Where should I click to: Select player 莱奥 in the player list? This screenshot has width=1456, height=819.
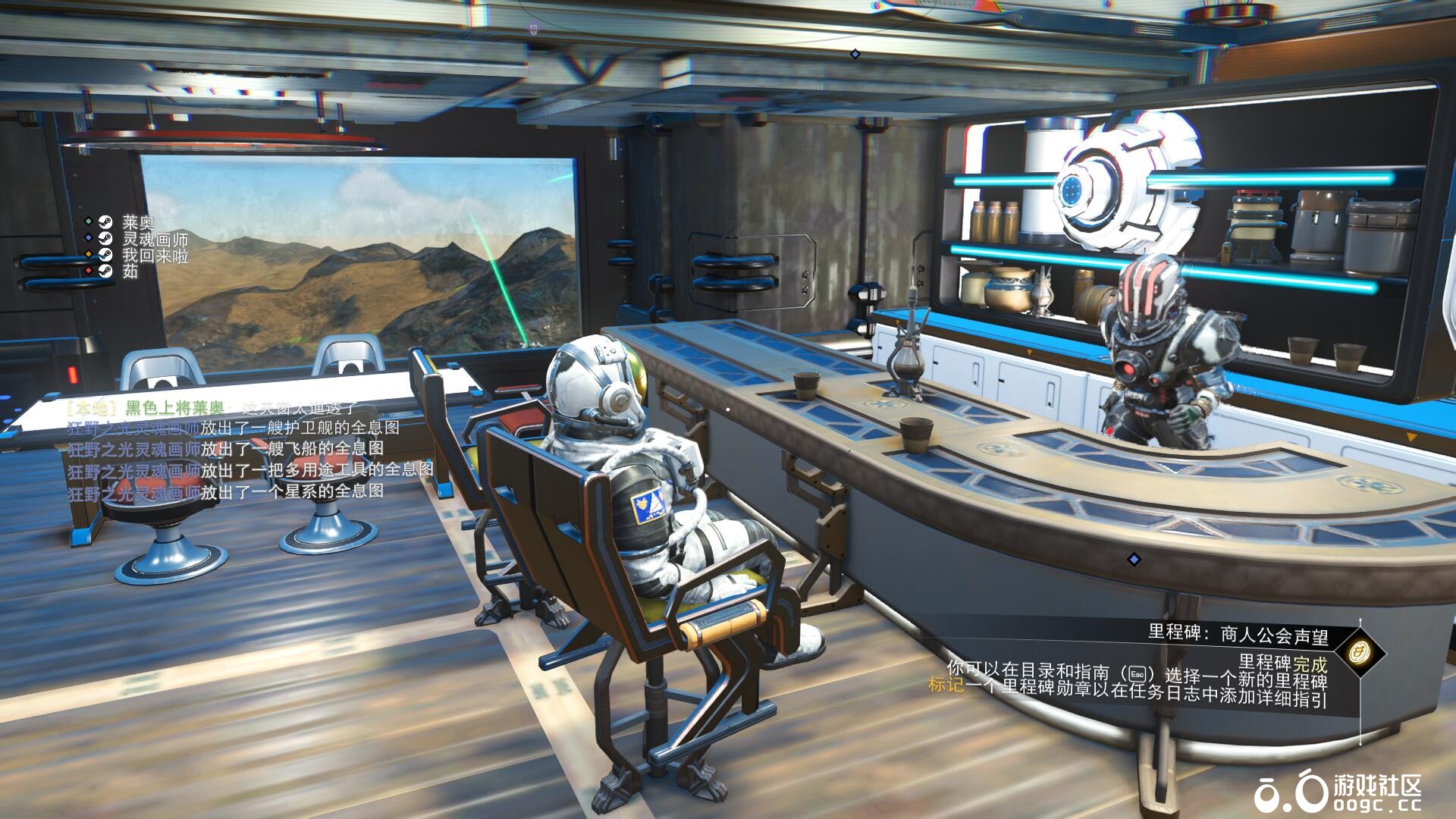coord(138,222)
